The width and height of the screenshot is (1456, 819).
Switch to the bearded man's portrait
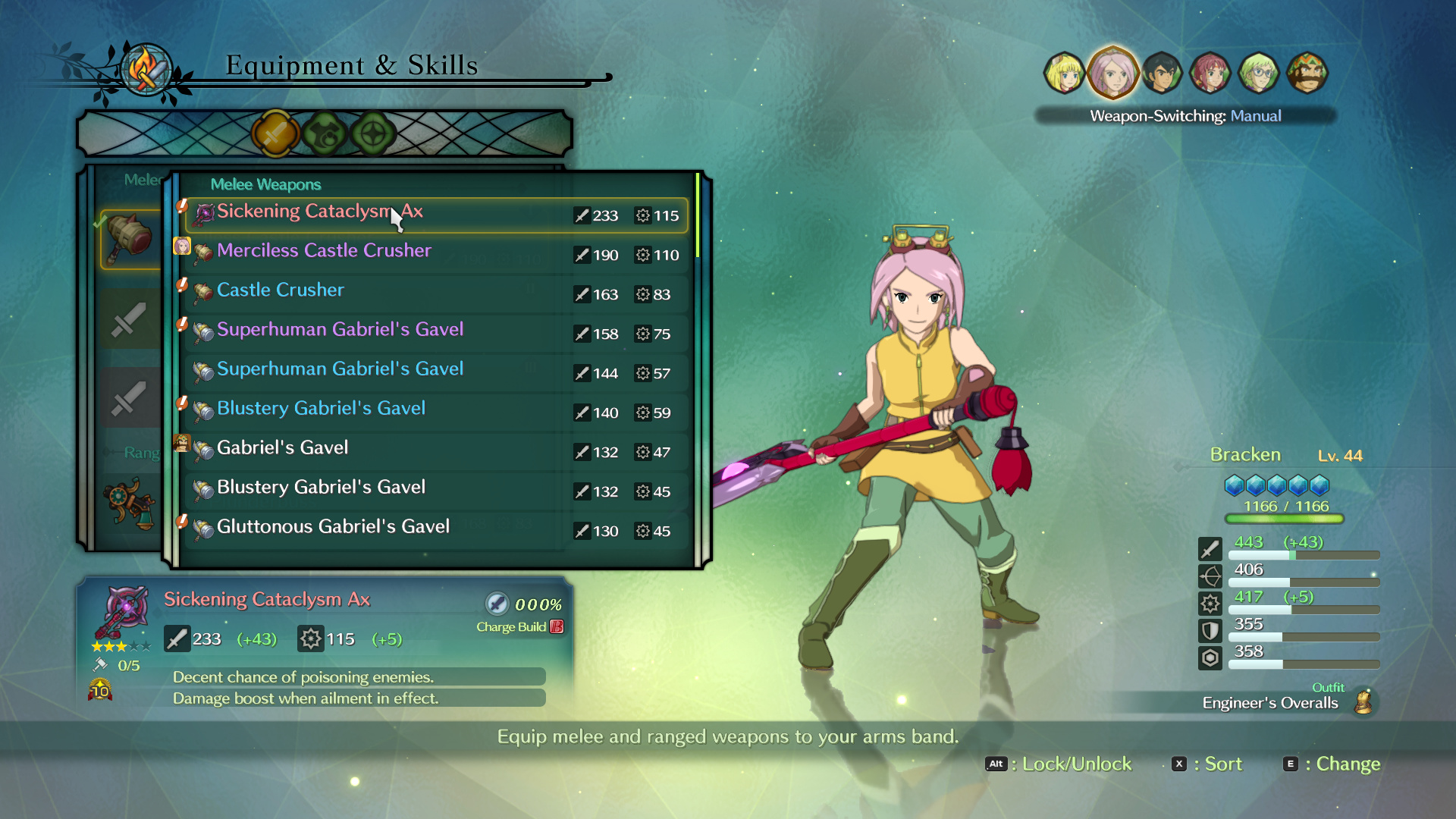pos(1307,74)
